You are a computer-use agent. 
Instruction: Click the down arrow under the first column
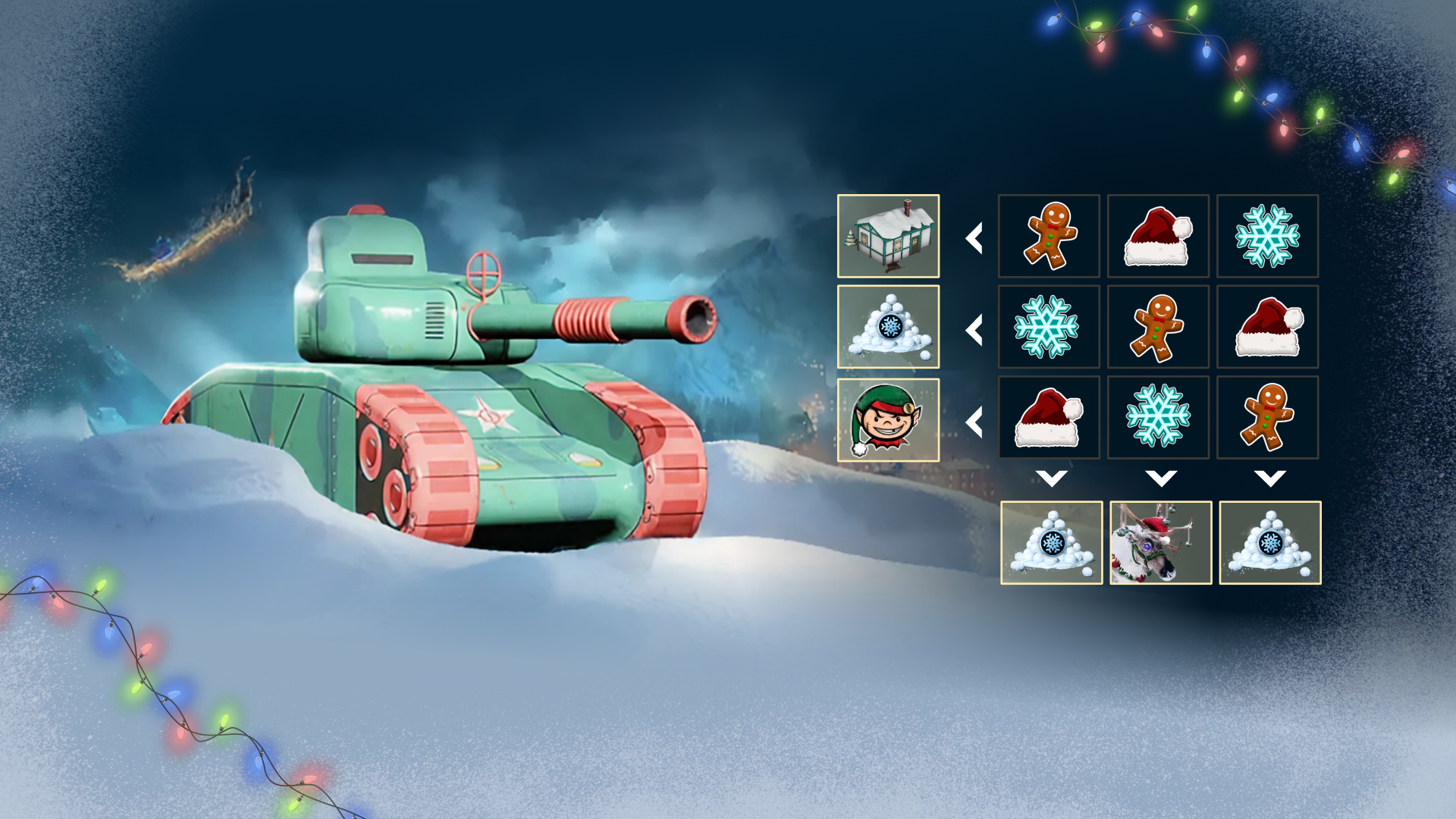(1051, 478)
